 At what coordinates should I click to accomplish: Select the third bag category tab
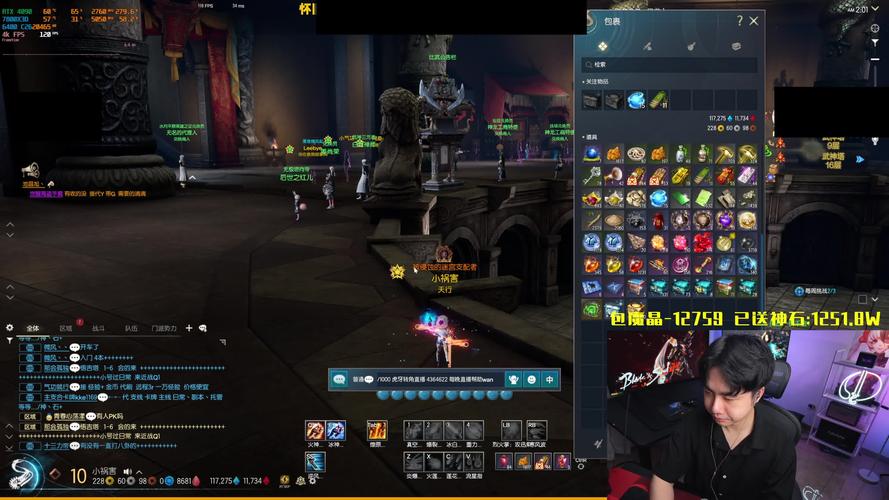point(691,46)
